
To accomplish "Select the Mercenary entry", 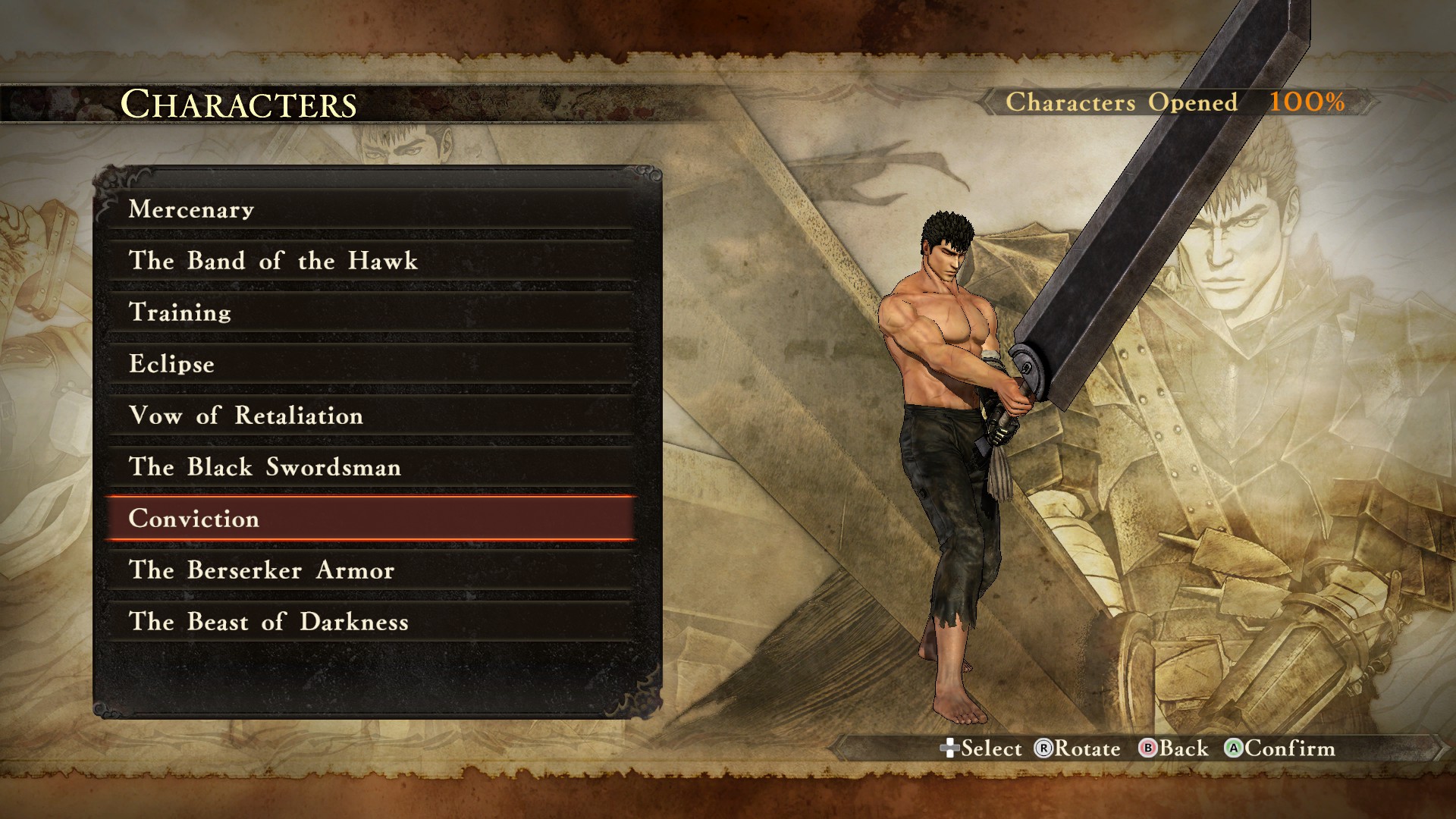I will [370, 209].
